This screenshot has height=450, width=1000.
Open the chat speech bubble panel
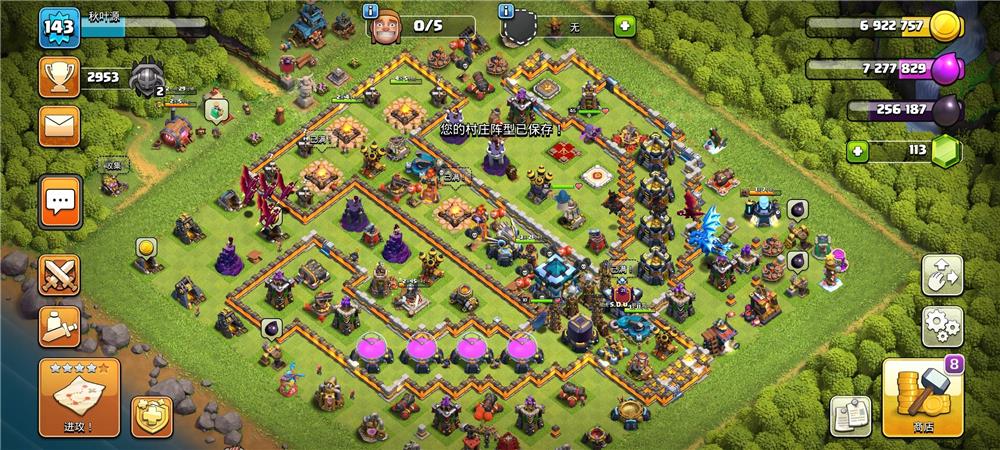60,202
